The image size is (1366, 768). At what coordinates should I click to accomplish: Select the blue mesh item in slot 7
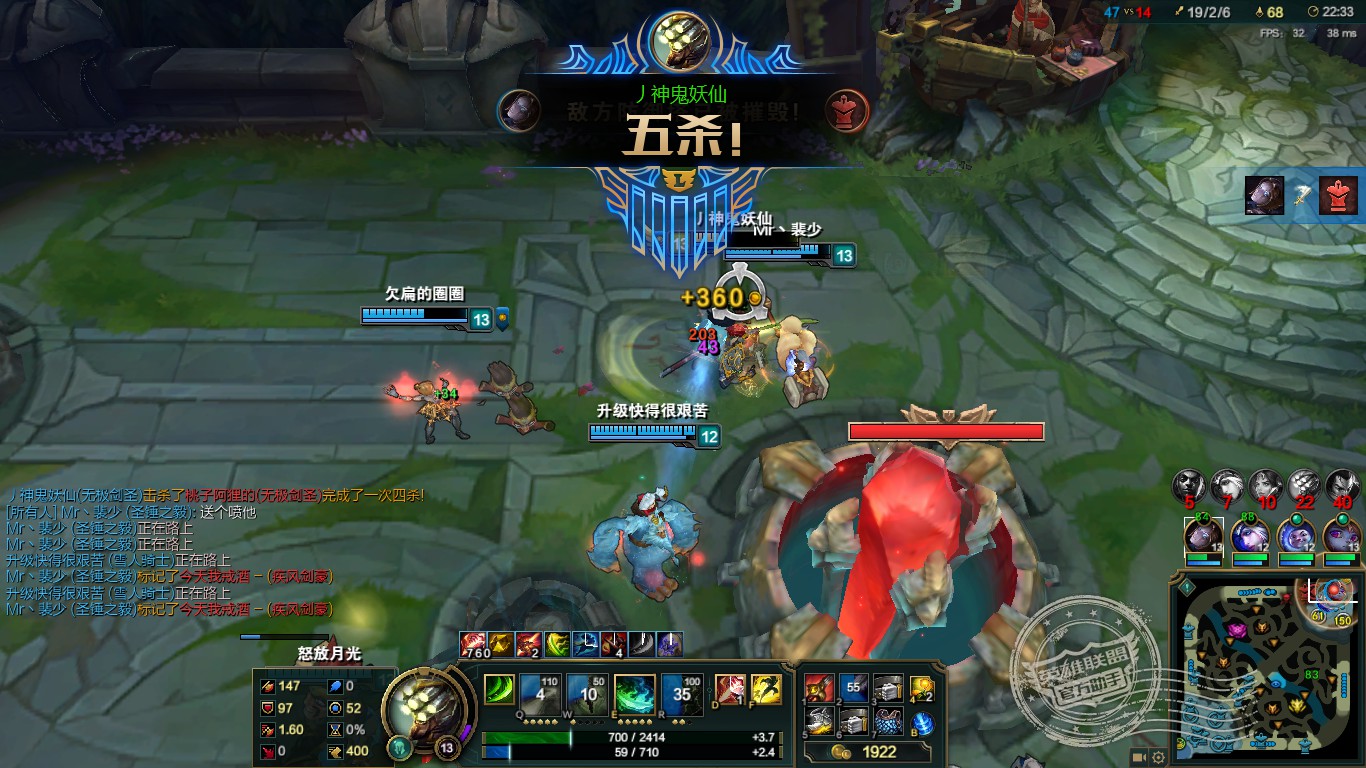887,721
